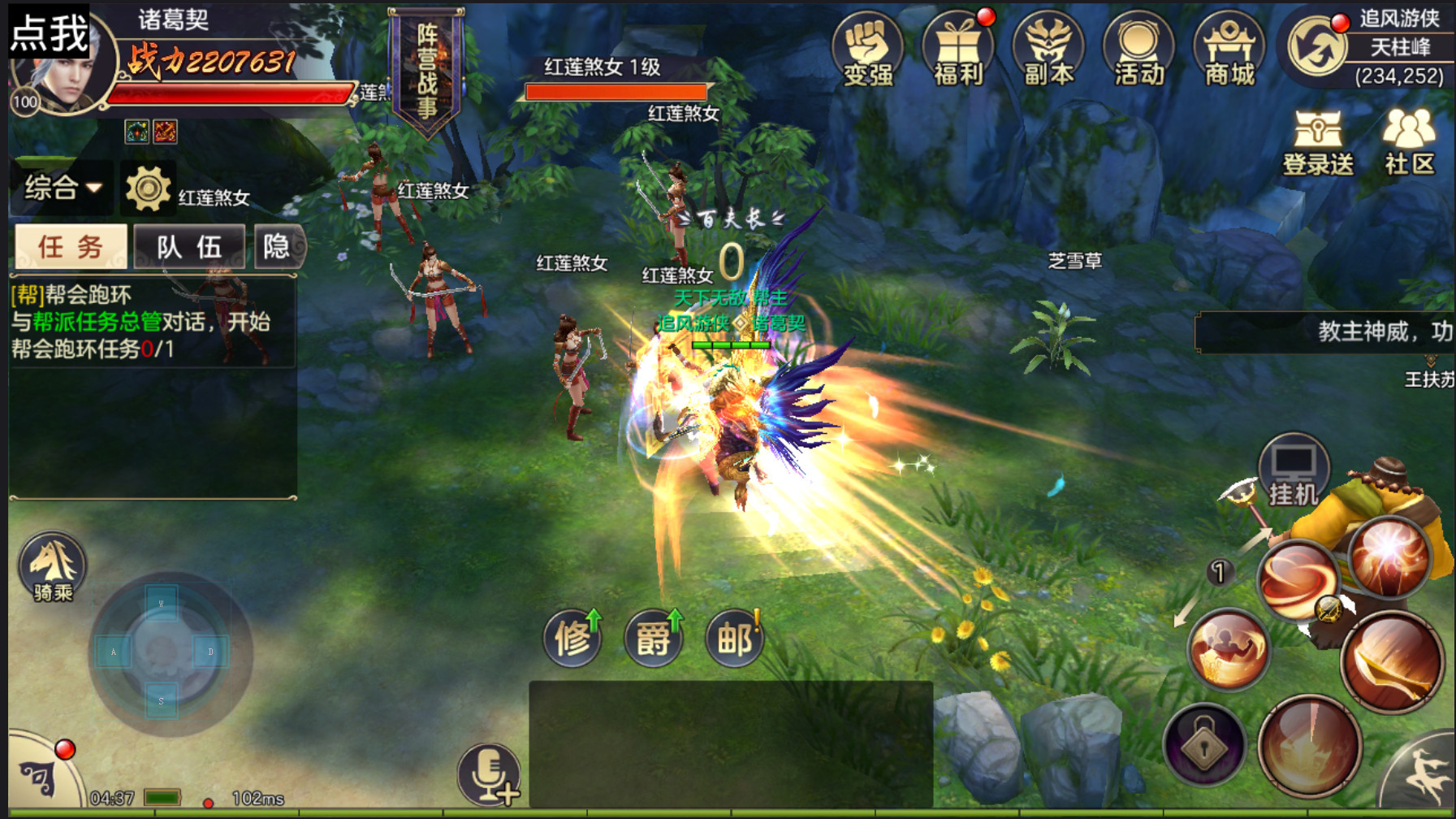
Task: Claim the 登录送 login reward
Action: (x=1317, y=143)
